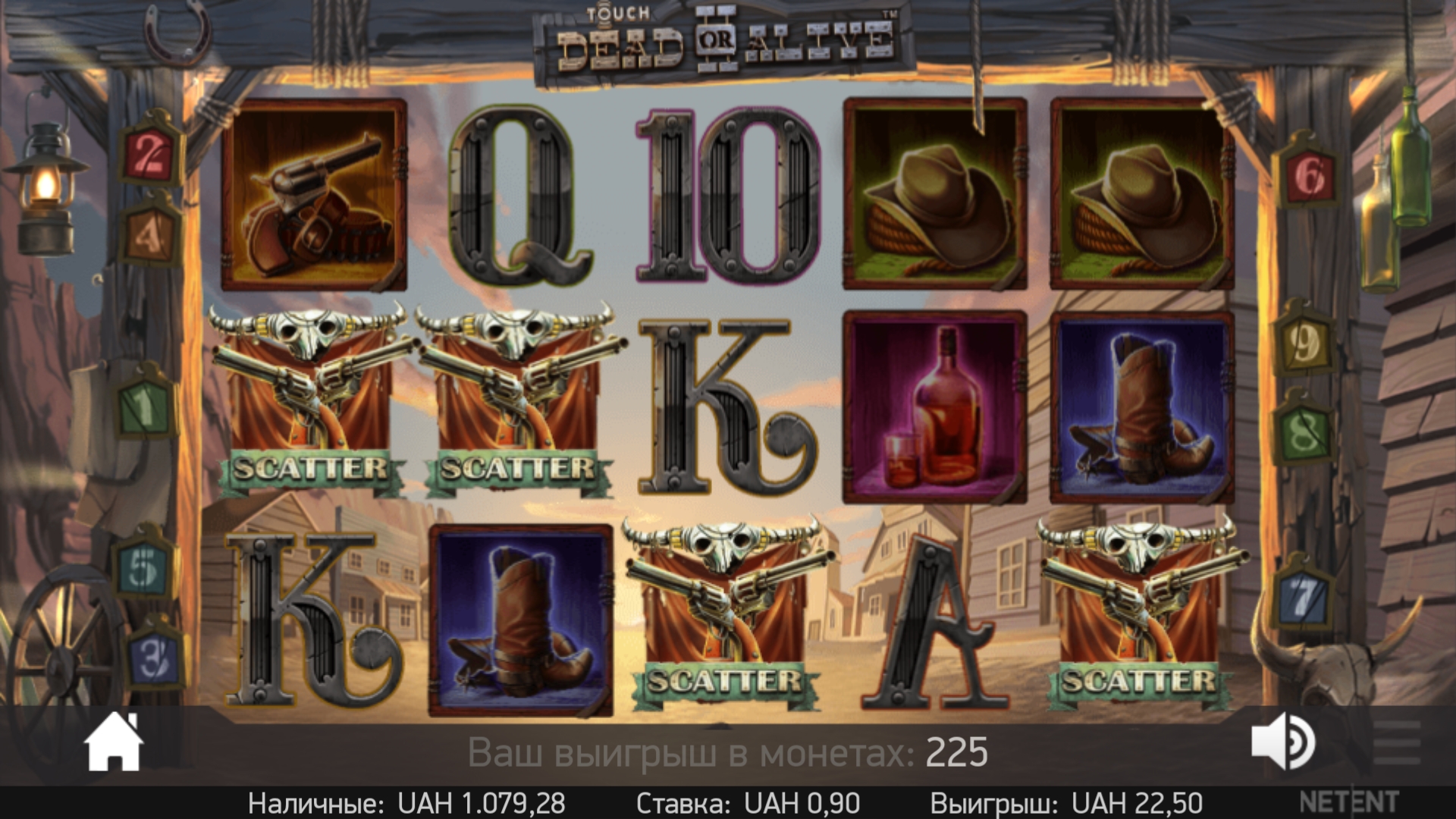The width and height of the screenshot is (1456, 819).
Task: Toggle the sound speaker icon
Action: [1283, 742]
